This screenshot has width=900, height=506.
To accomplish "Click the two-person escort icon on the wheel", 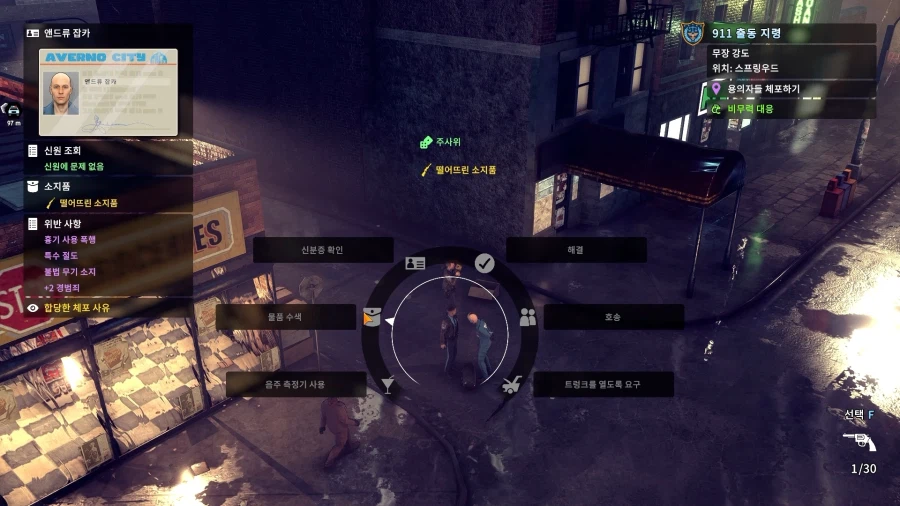I will point(528,317).
